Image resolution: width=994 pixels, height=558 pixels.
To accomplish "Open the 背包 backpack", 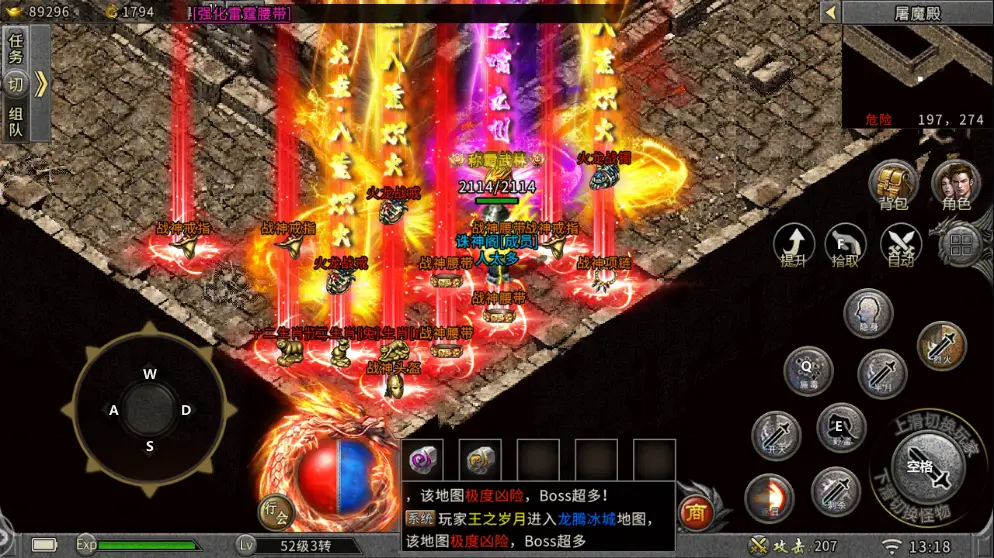I will point(892,185).
